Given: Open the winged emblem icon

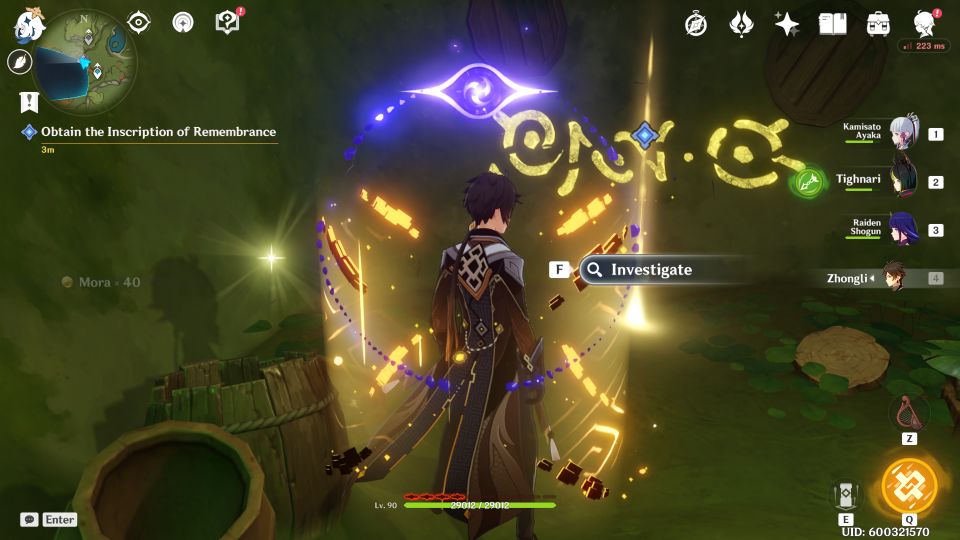Looking at the screenshot, I should tap(741, 24).
